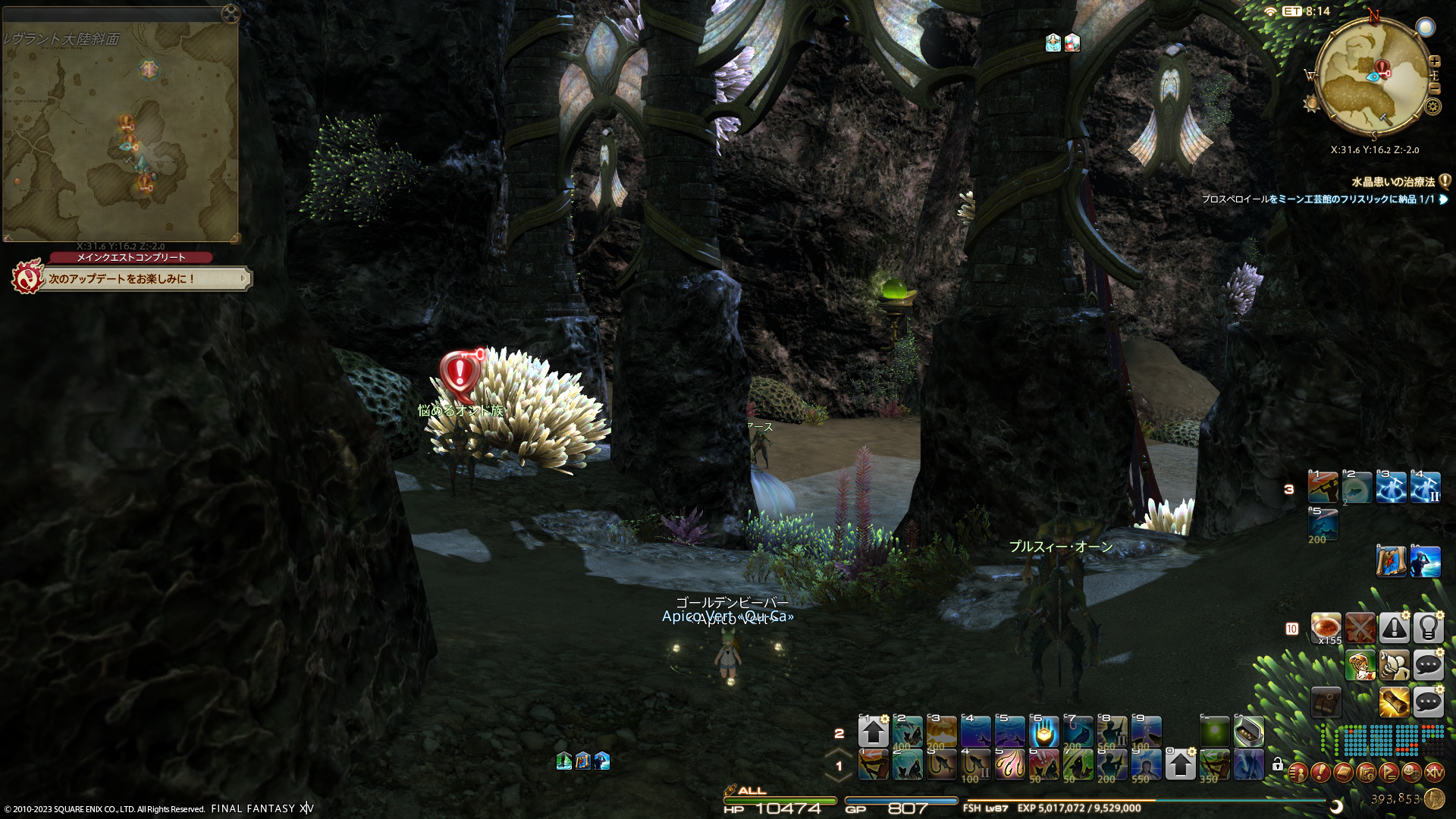Screen dimensions: 1456x819
Task: Open the XIV system menu button
Action: pos(1434,773)
